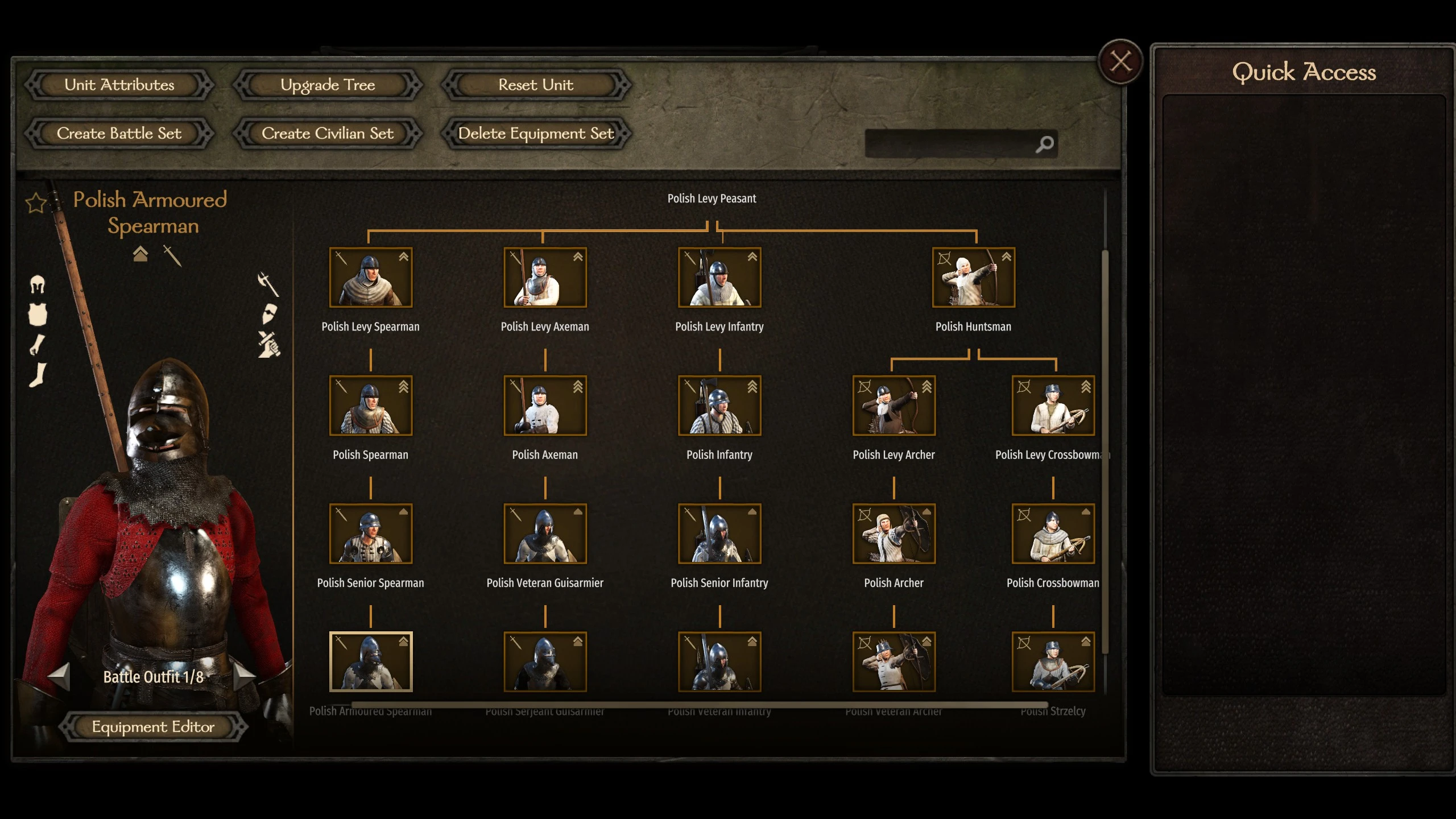Focus the troop search field

[950, 144]
